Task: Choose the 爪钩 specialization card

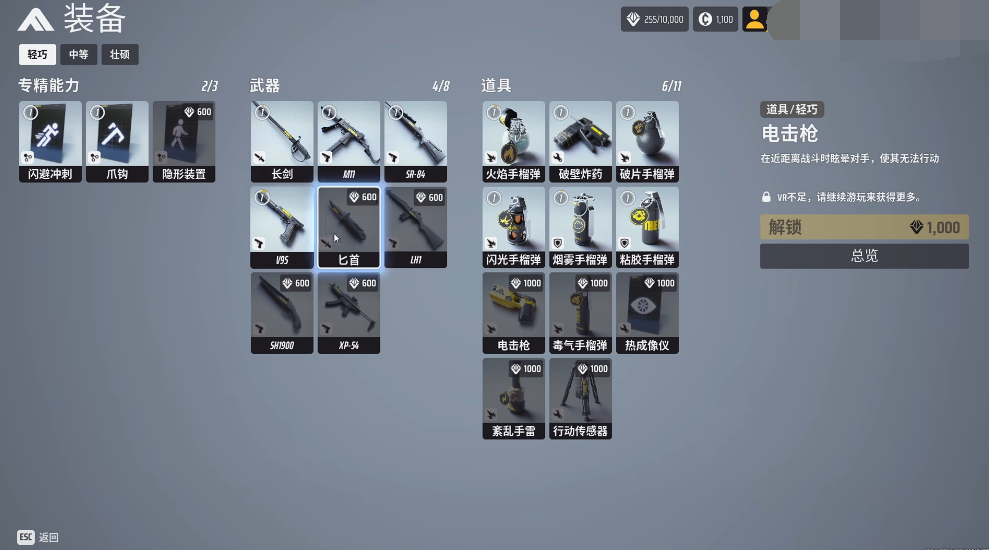Action: tap(117, 141)
